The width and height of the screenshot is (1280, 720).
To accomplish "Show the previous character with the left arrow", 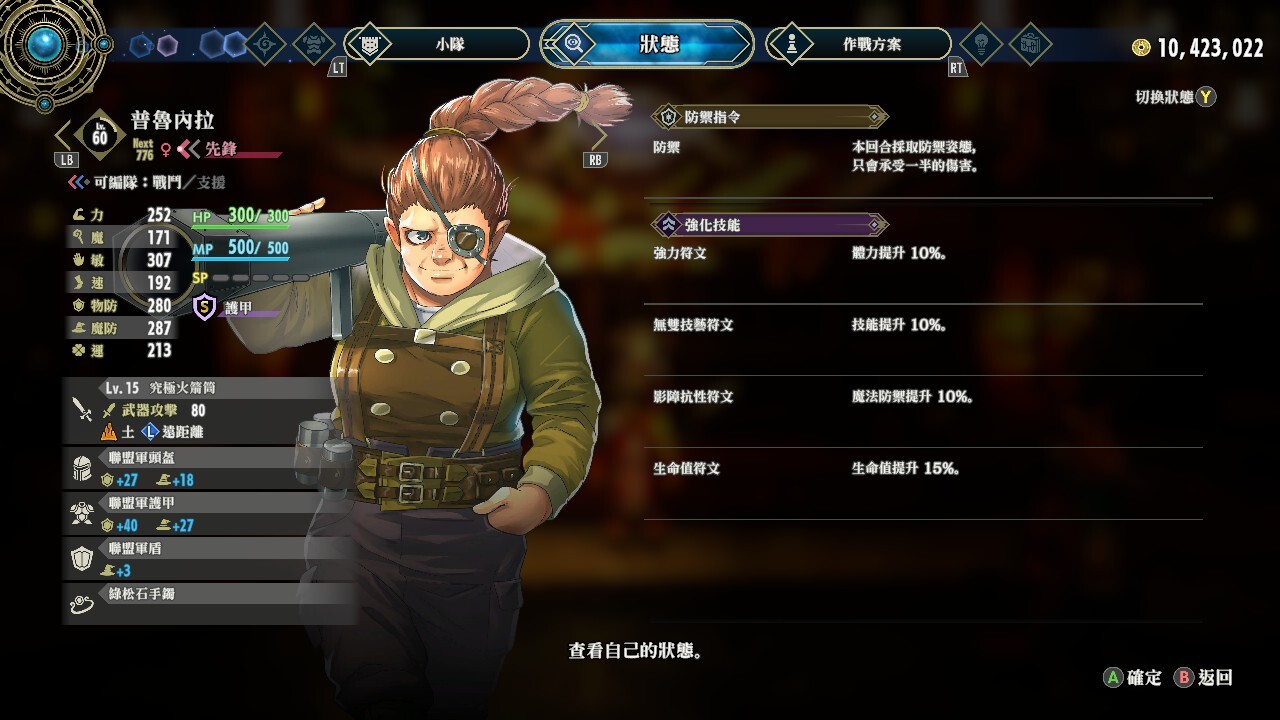I will pyautogui.click(x=65, y=137).
